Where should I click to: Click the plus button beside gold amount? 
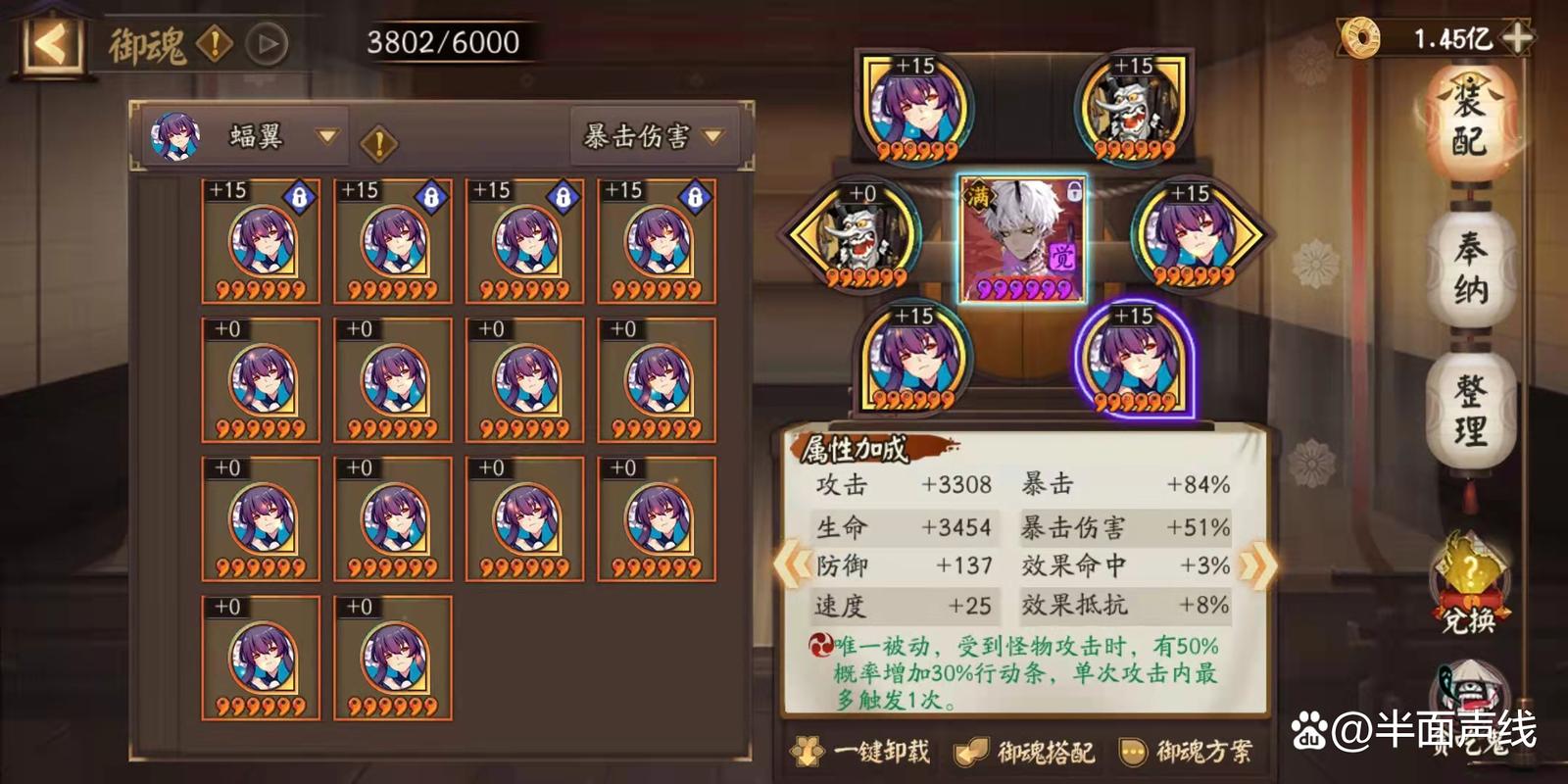point(1517,38)
